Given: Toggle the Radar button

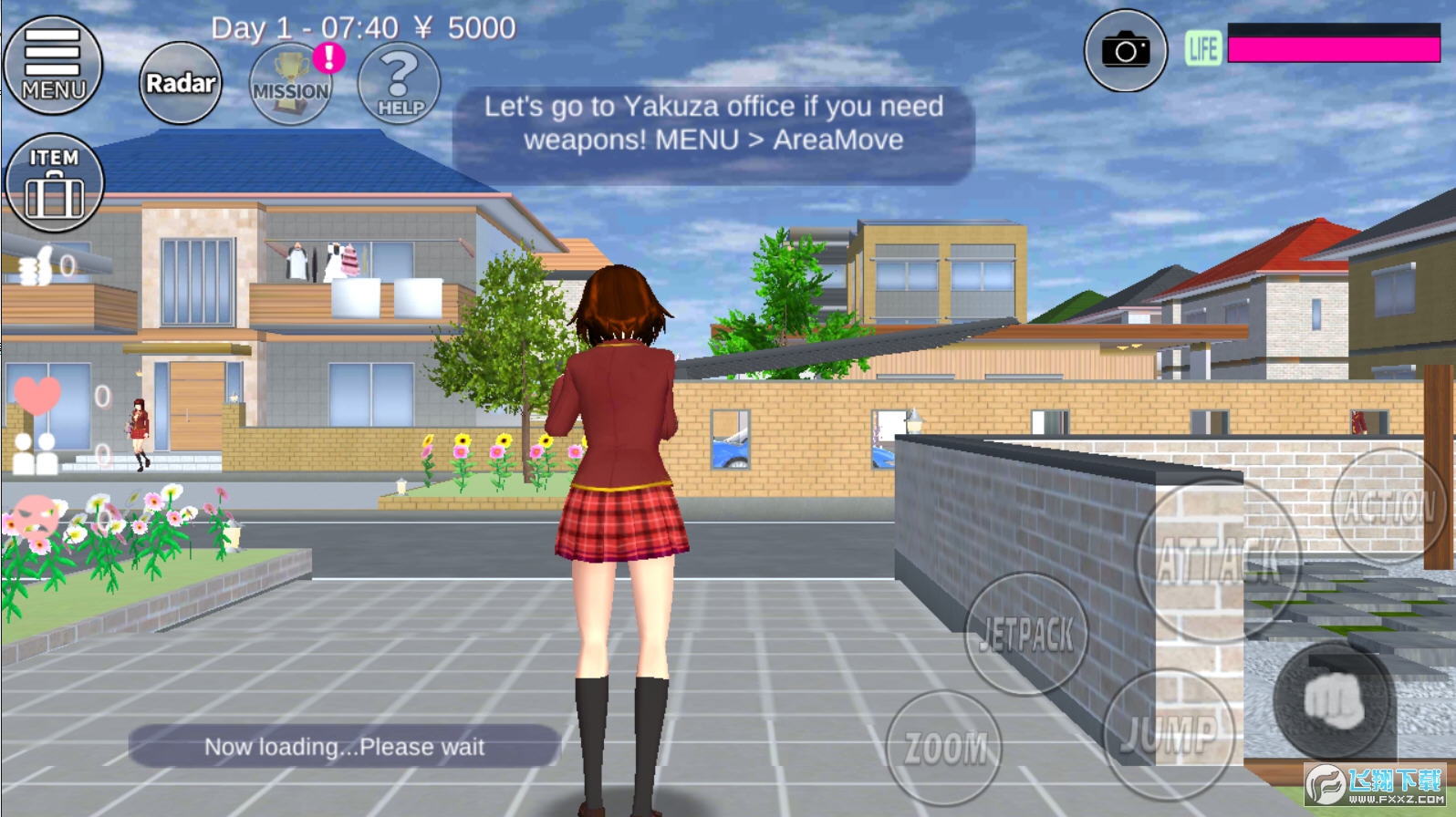Looking at the screenshot, I should (181, 83).
